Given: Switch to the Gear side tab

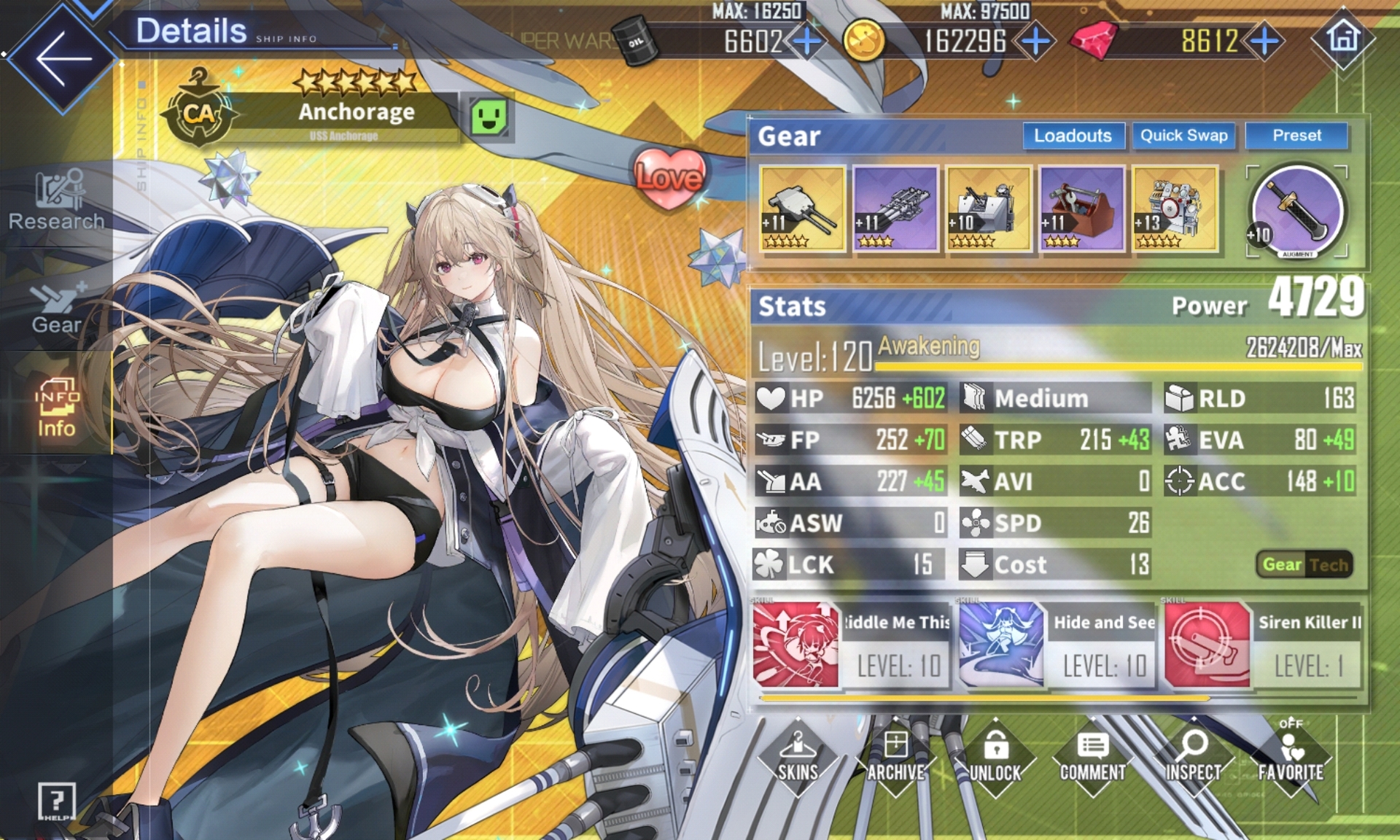Looking at the screenshot, I should 56,306.
